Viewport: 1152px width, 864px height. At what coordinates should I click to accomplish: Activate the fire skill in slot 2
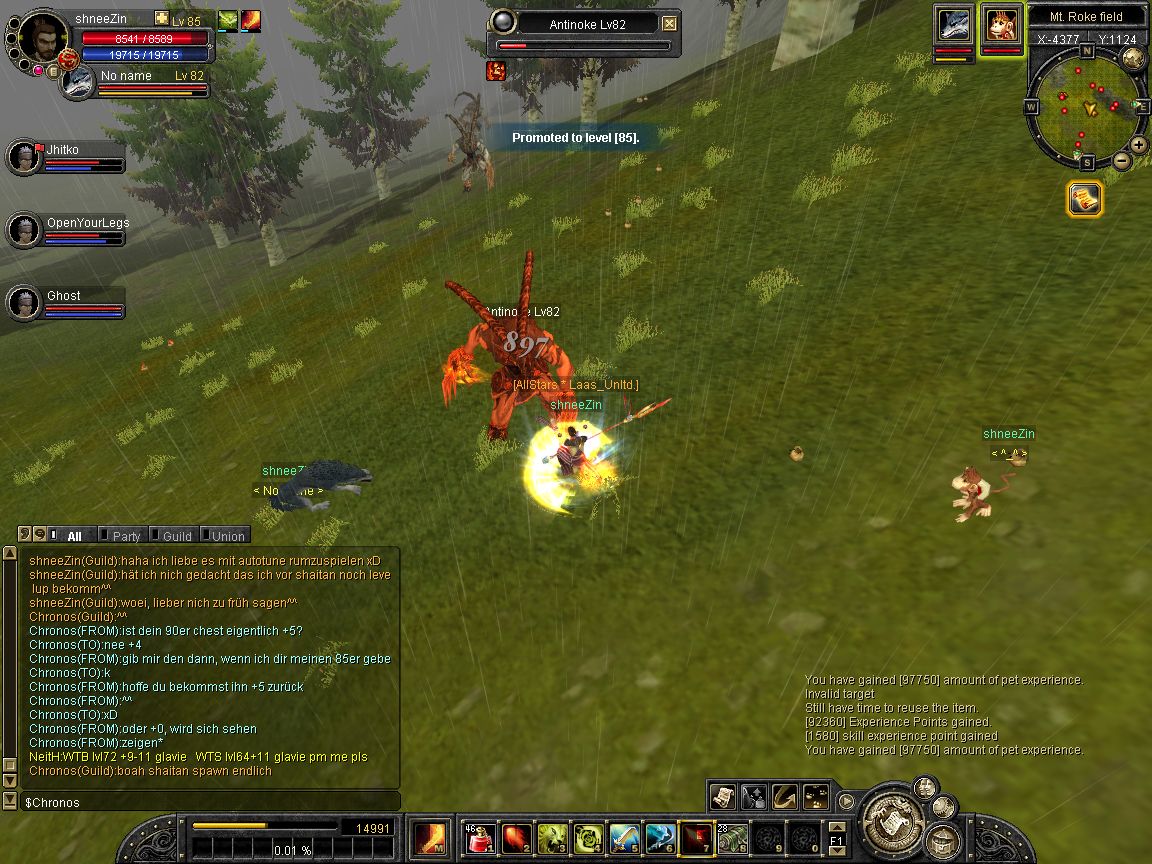[x=516, y=838]
